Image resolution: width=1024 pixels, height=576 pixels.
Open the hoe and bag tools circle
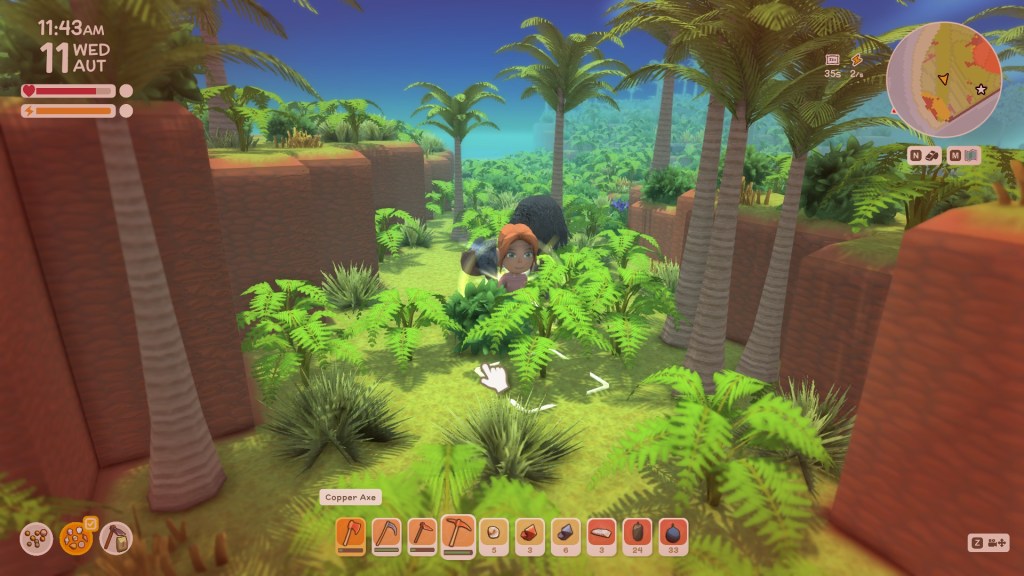pos(116,540)
